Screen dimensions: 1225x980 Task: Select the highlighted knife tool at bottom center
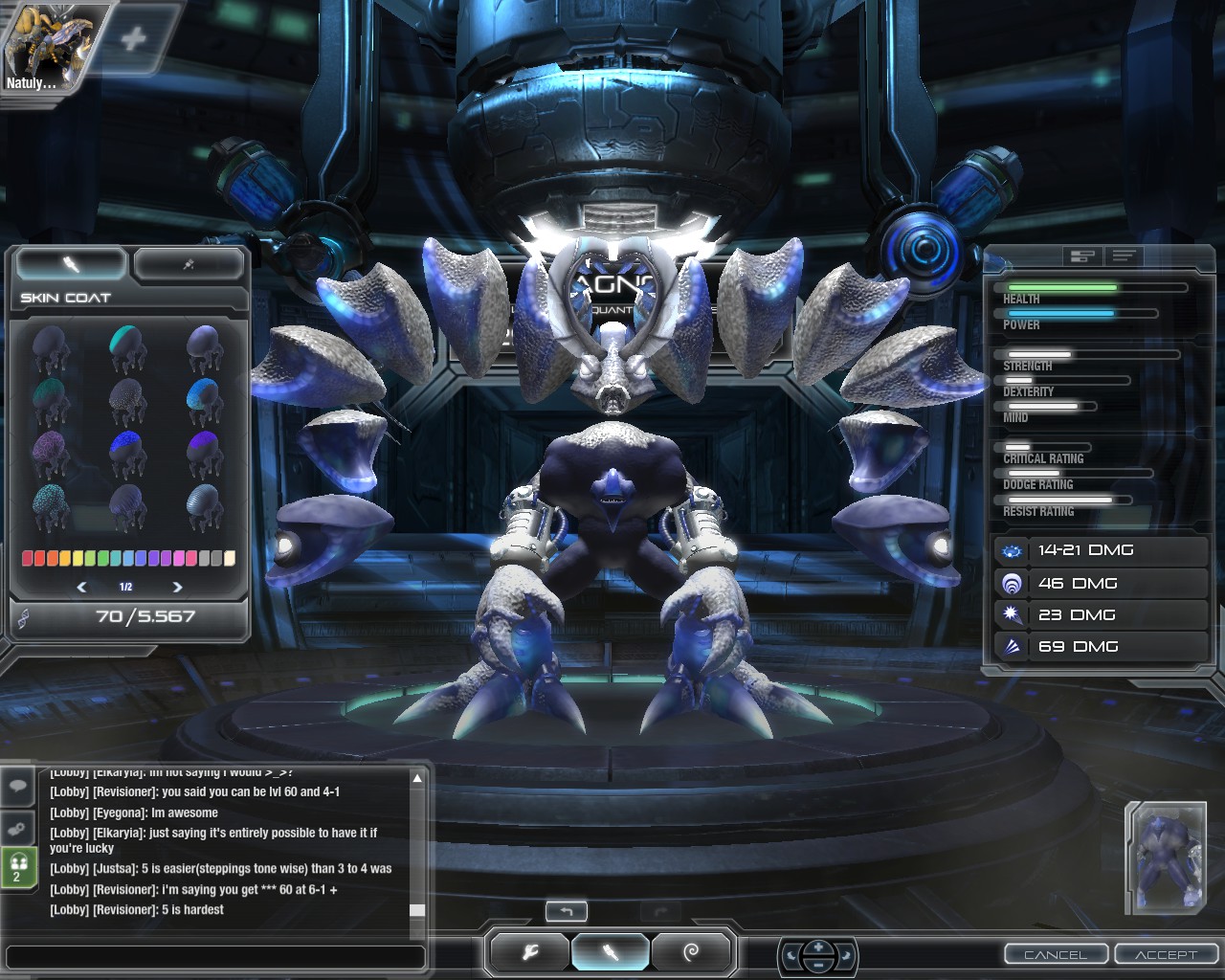610,952
